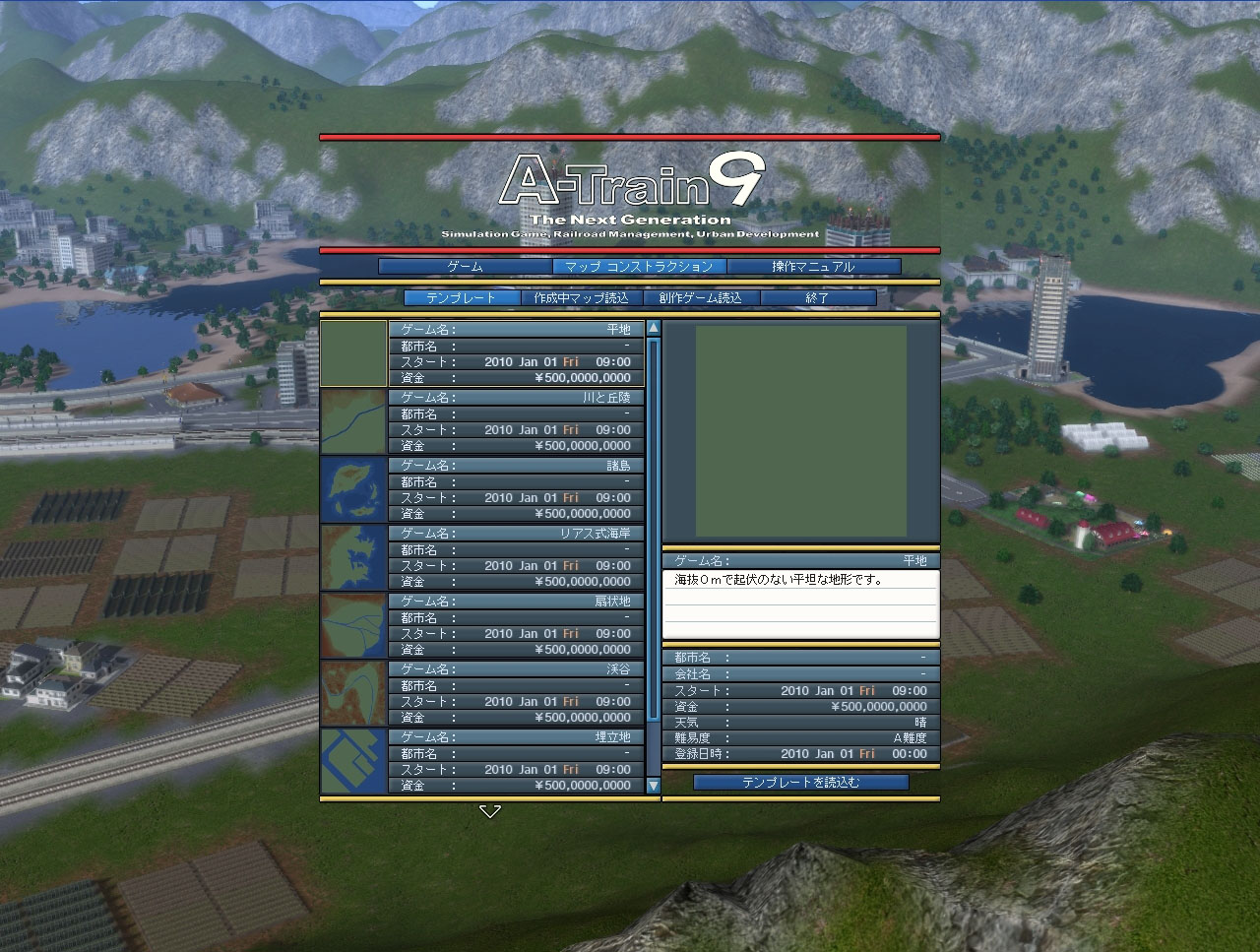Switch to マップ コンストラクション tab

point(639,267)
